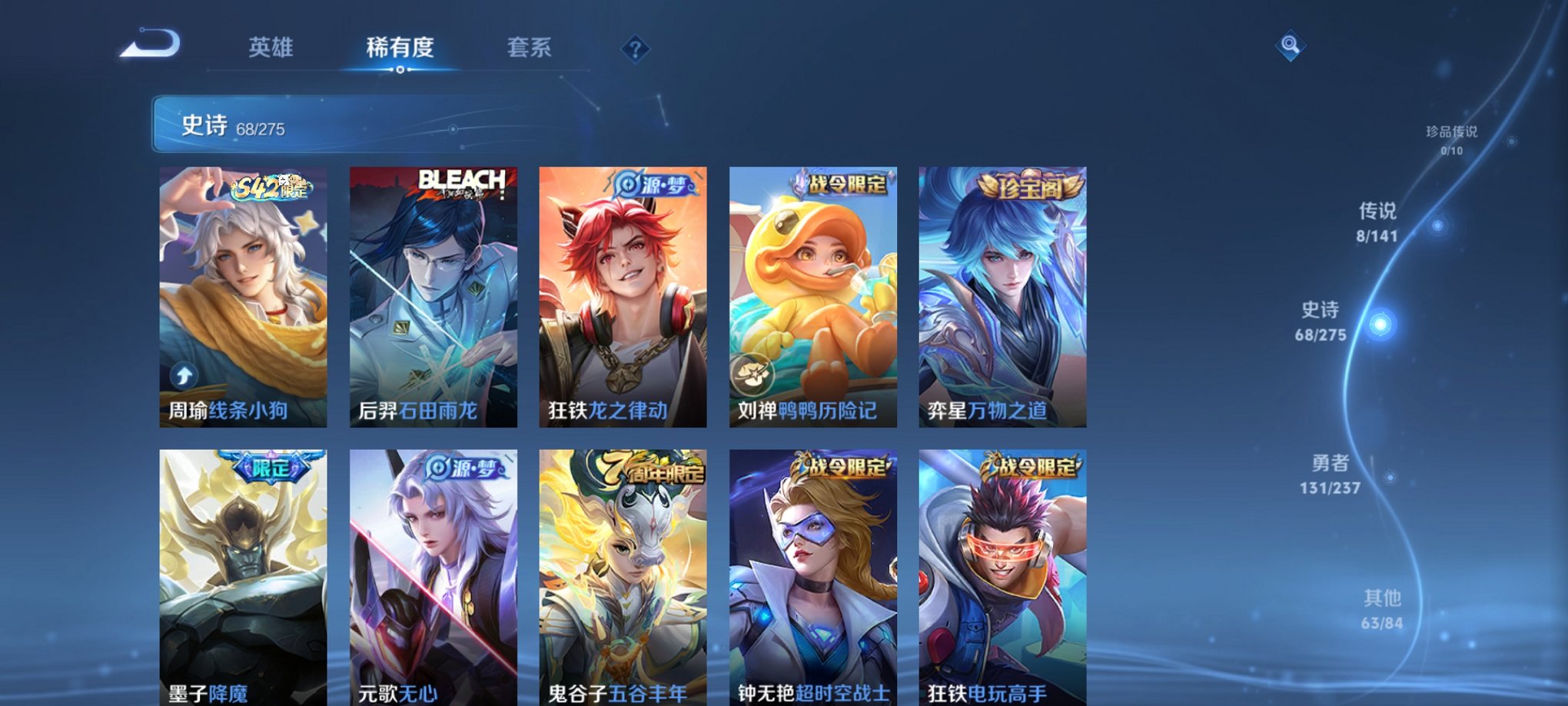Open search with the magnifier icon
Screen dimensions: 1568x706
(1292, 46)
